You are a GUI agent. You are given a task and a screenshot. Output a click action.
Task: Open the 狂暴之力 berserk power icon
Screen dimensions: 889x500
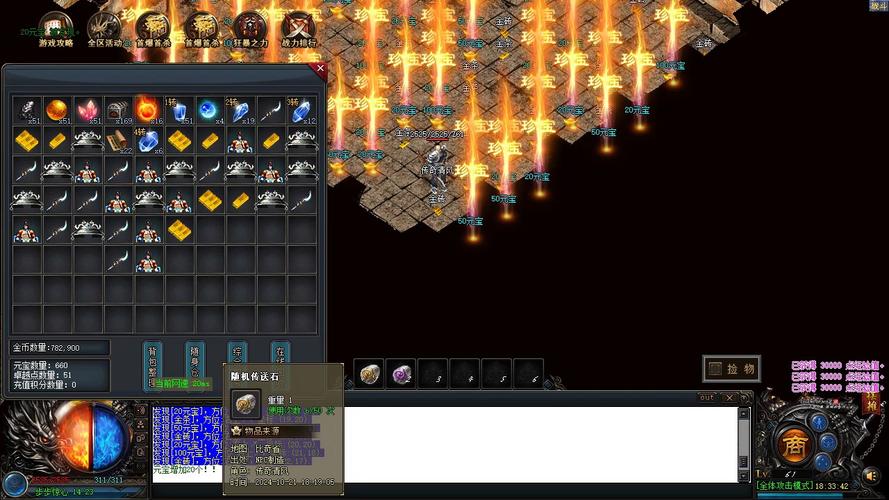pyautogui.click(x=250, y=28)
